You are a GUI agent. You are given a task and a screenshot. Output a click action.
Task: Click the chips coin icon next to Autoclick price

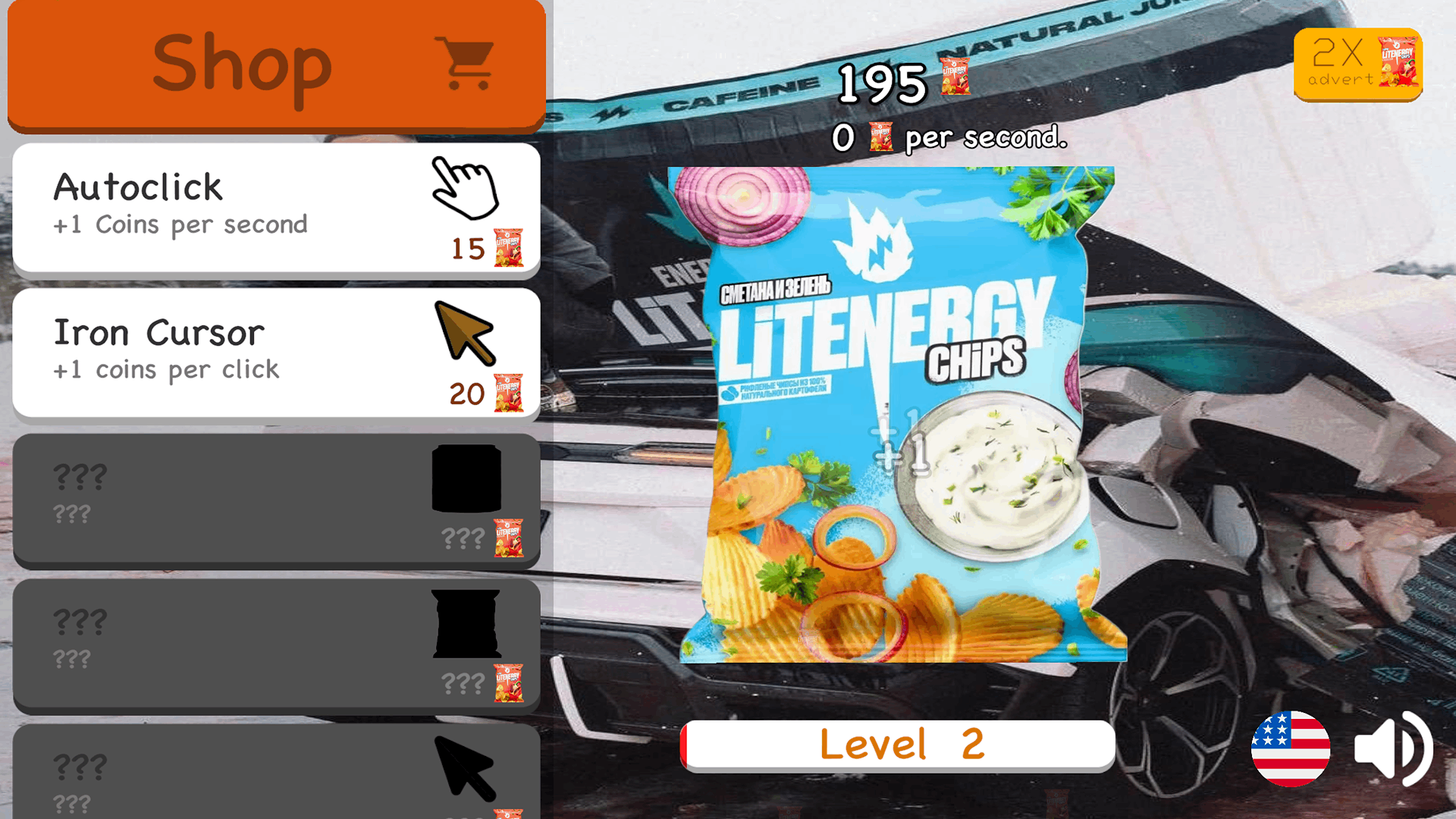[x=510, y=246]
